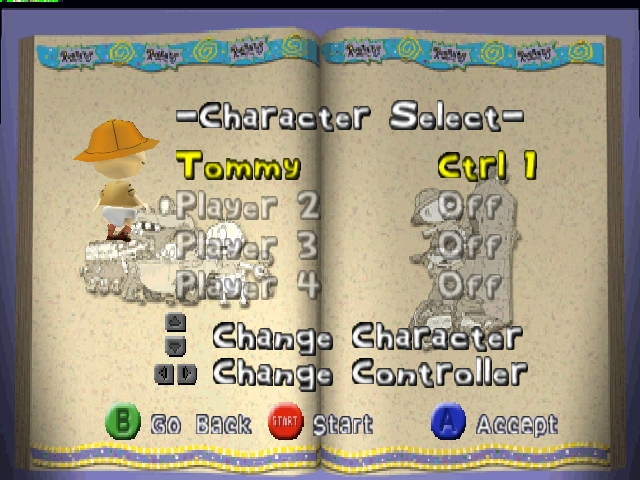Switch Player 3's controller from Off

[x=469, y=245]
